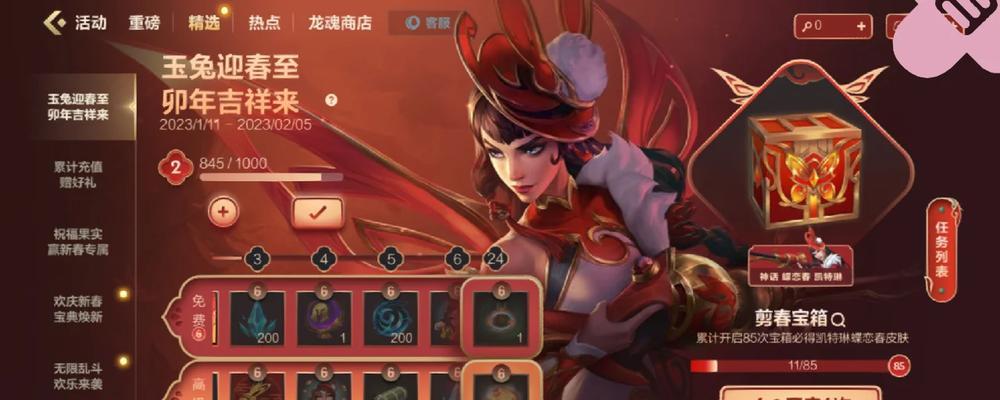Image resolution: width=1000 pixels, height=400 pixels.
Task: Inspect 剪春宝箱 contents via the magnifier icon
Action: [x=838, y=319]
